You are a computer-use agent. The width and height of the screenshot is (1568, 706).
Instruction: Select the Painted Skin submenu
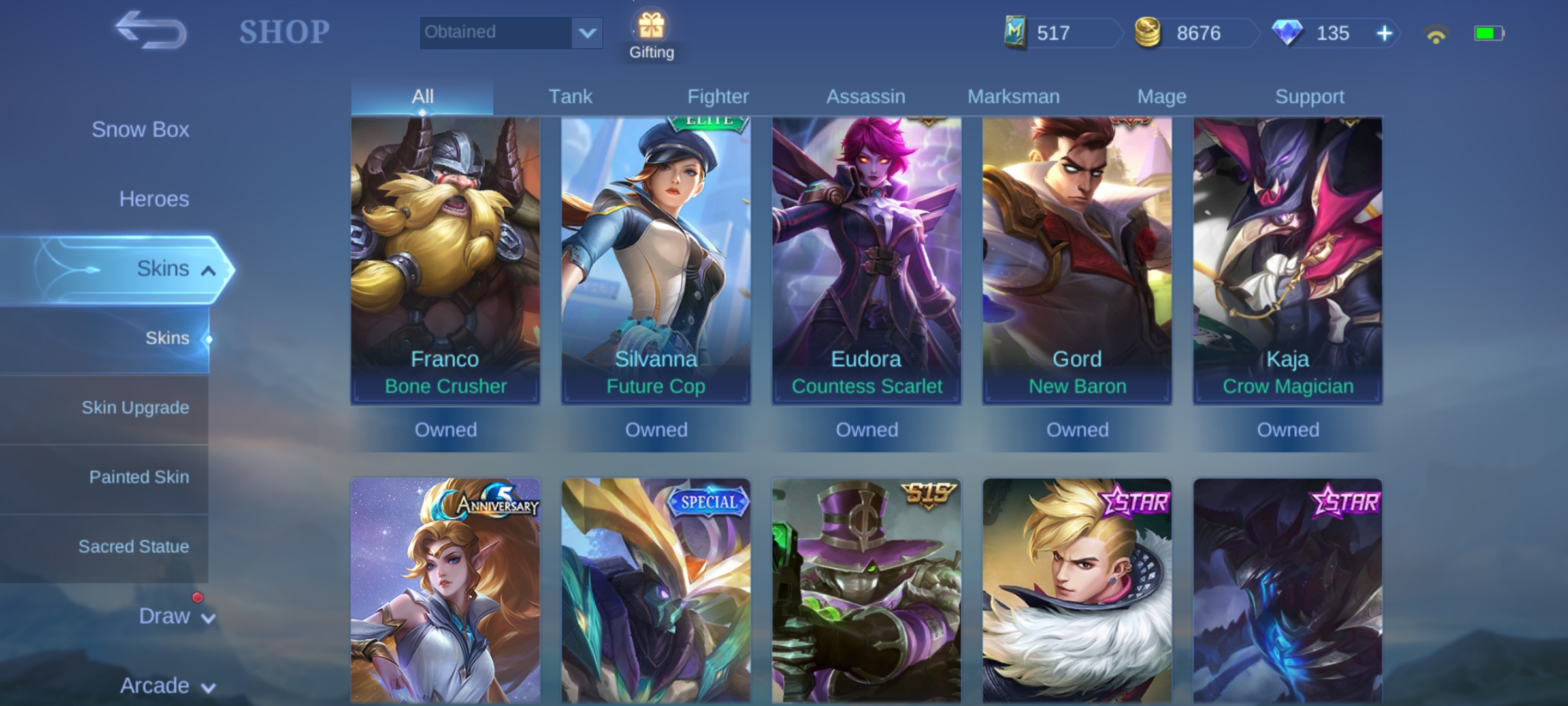tap(139, 477)
